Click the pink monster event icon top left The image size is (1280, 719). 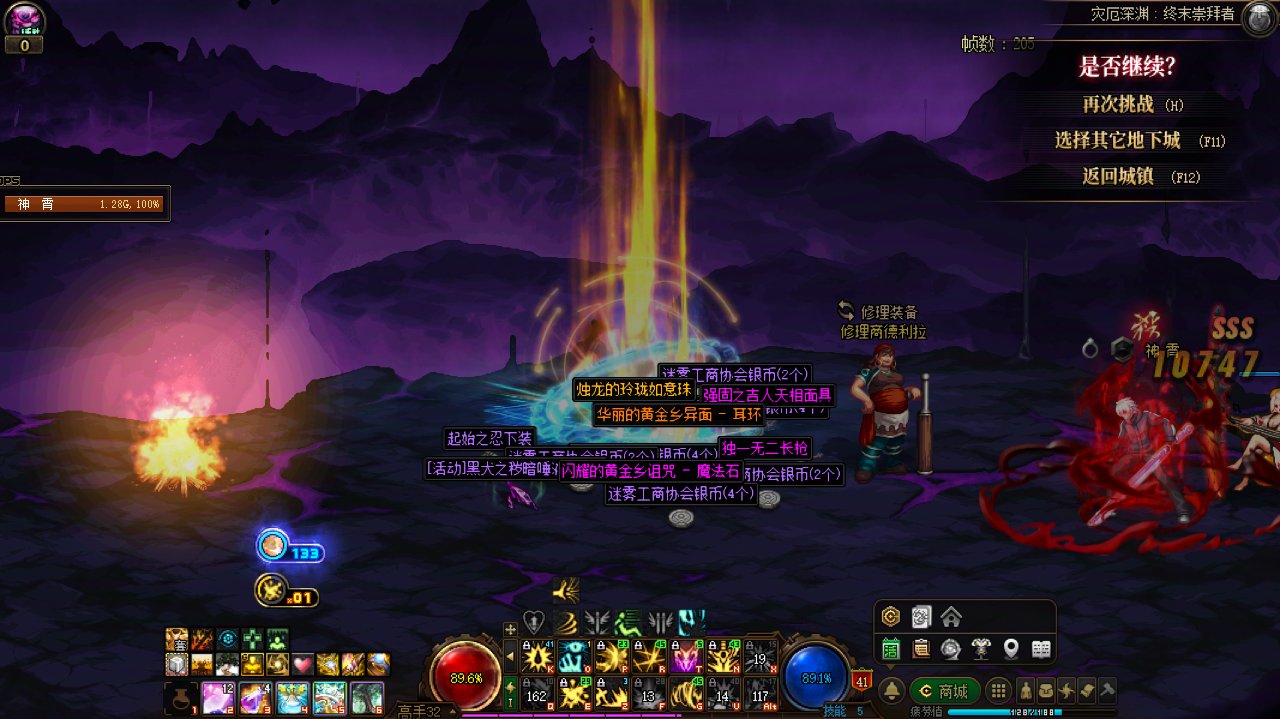23,19
